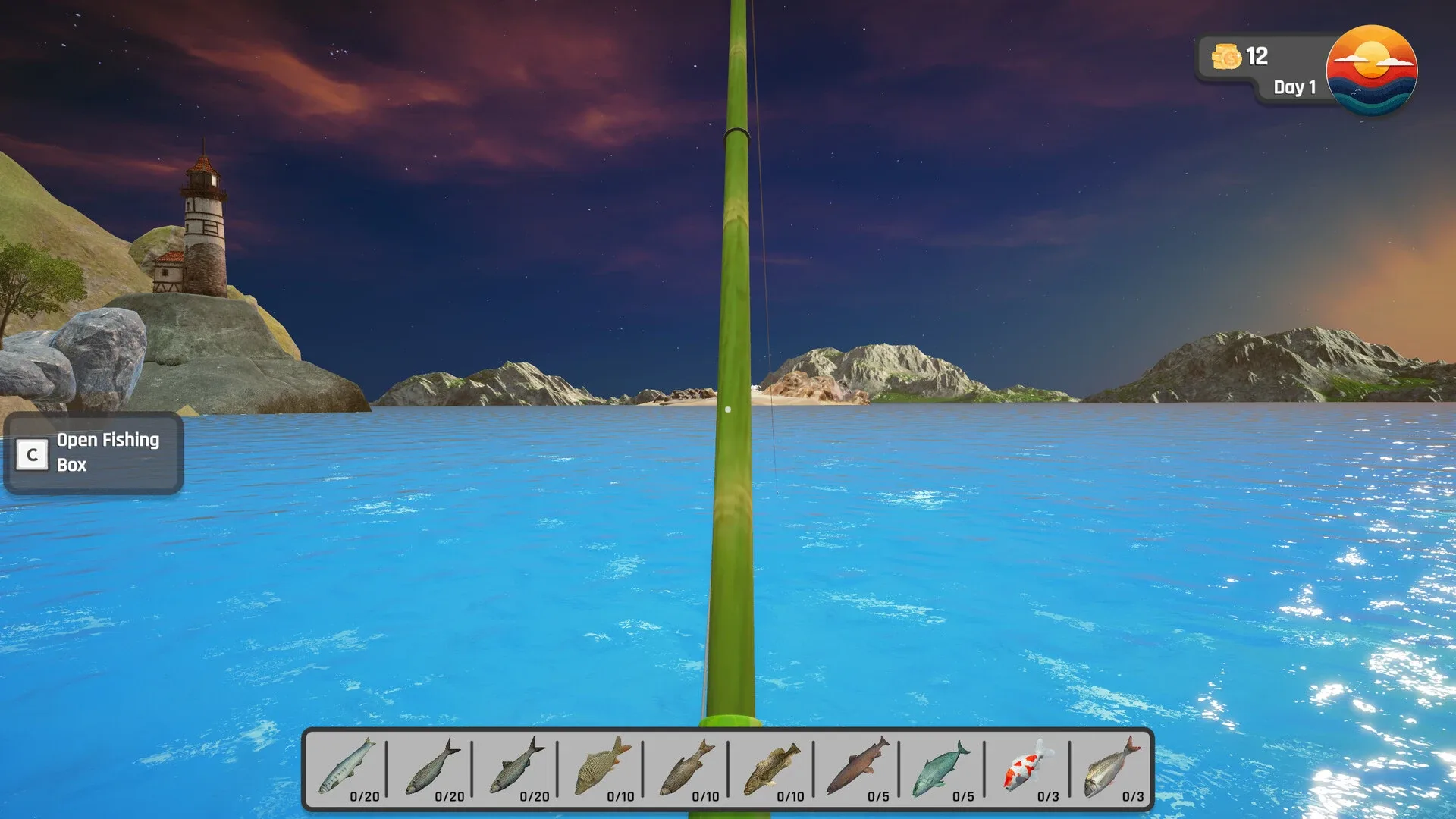Image resolution: width=1456 pixels, height=819 pixels.
Task: Select the sunset day-cycle emblem
Action: coord(1371,71)
